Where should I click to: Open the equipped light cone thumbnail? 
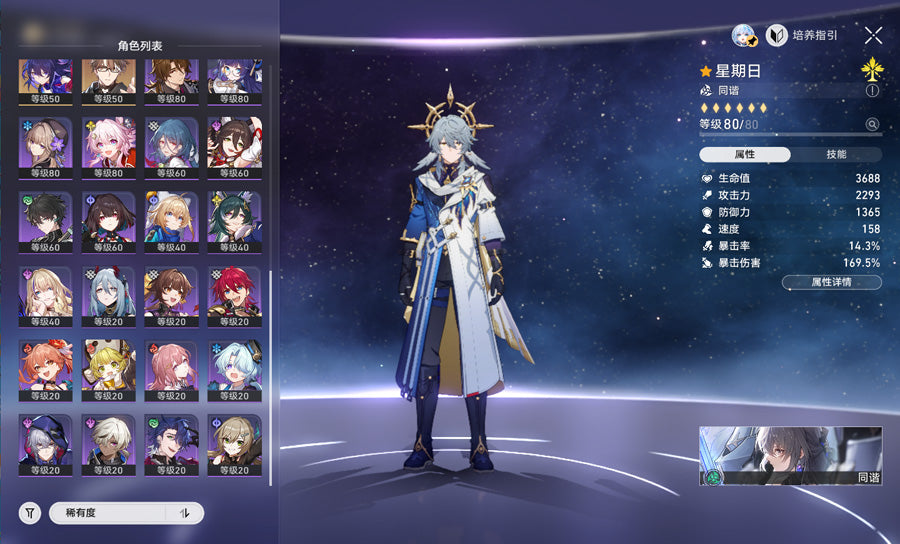pyautogui.click(x=790, y=456)
